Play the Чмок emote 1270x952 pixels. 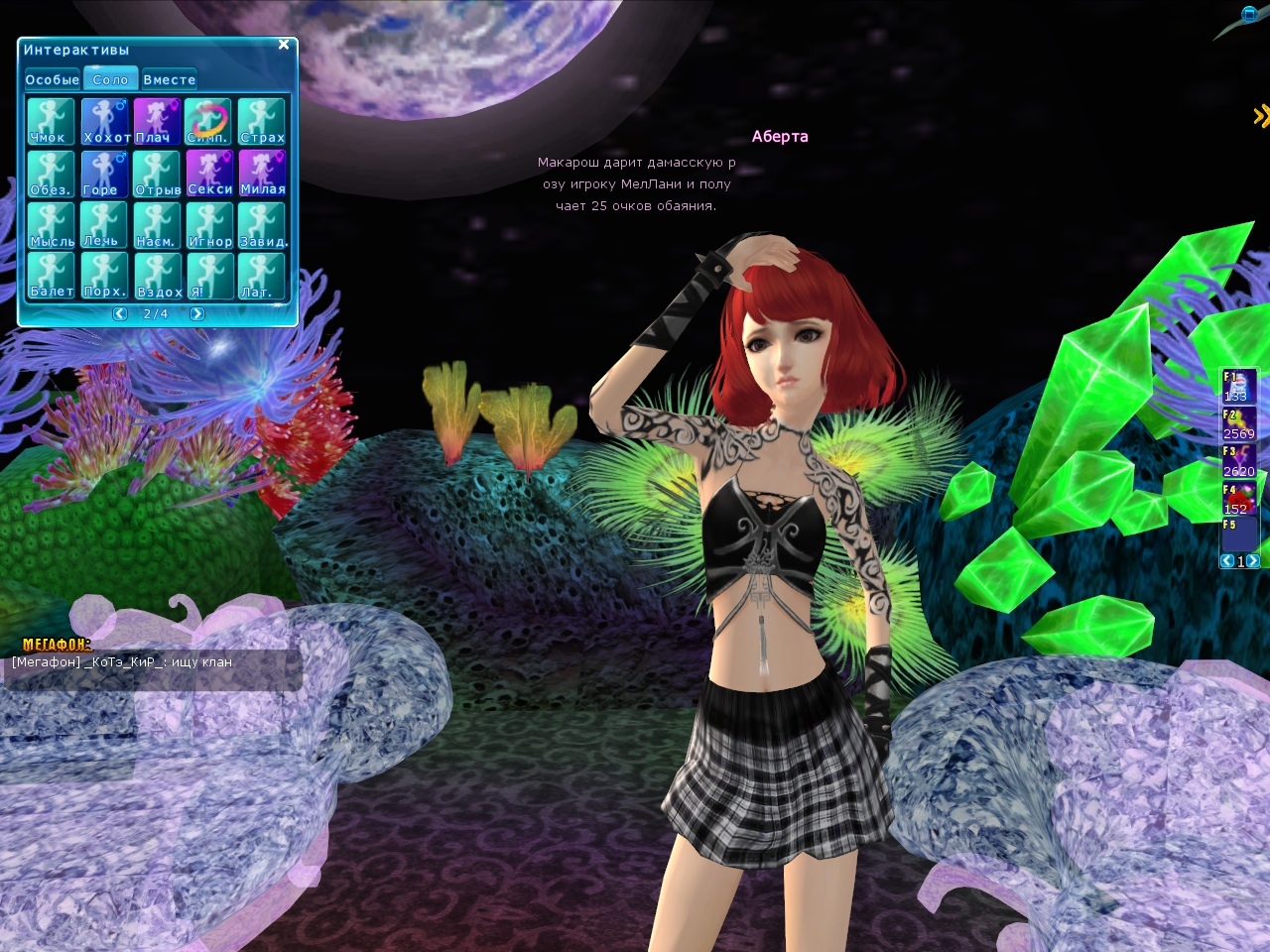click(51, 121)
